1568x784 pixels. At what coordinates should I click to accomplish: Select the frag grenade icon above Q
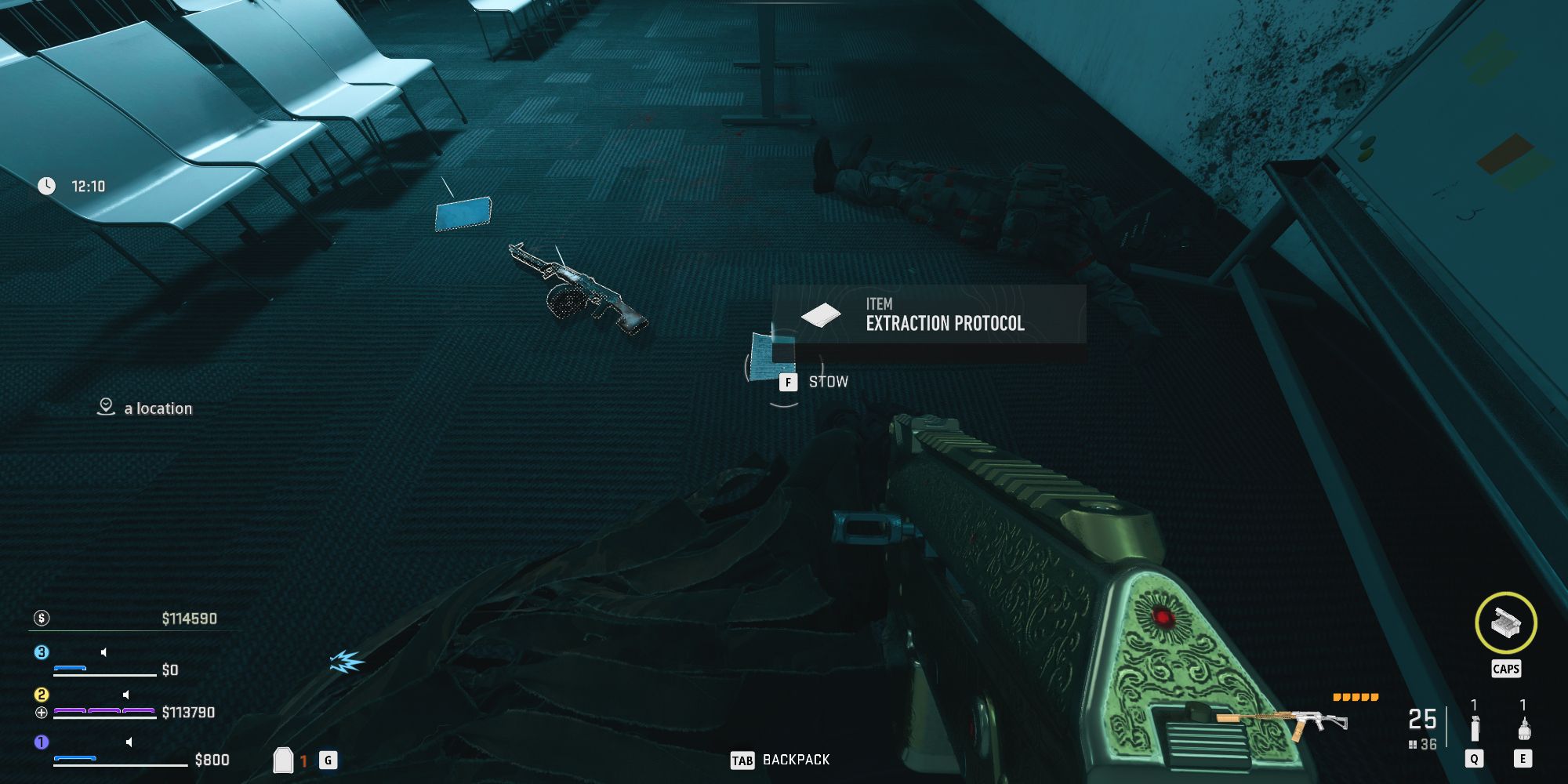coord(1475,728)
